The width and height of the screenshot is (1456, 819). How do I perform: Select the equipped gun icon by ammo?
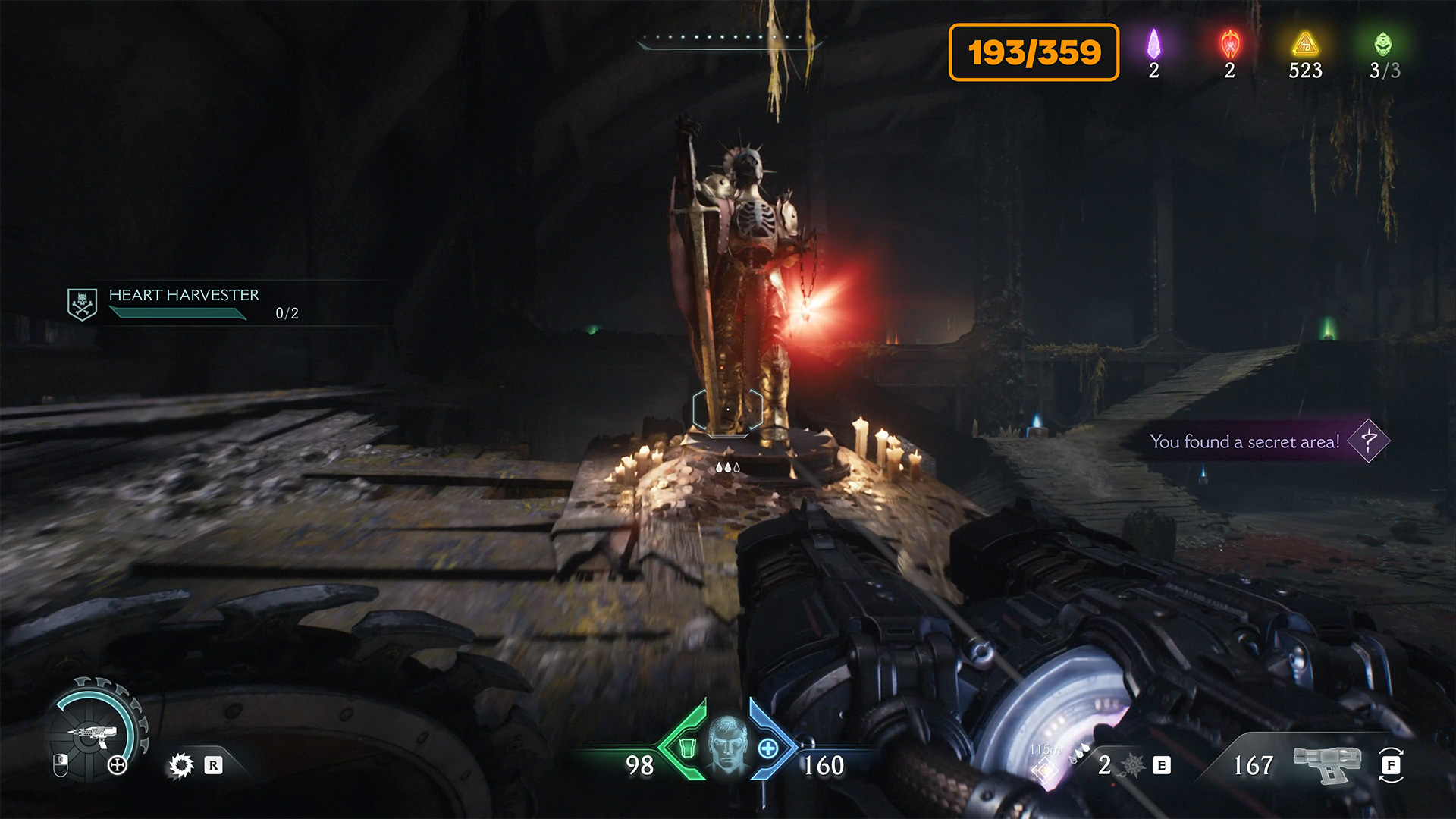pos(1327,764)
